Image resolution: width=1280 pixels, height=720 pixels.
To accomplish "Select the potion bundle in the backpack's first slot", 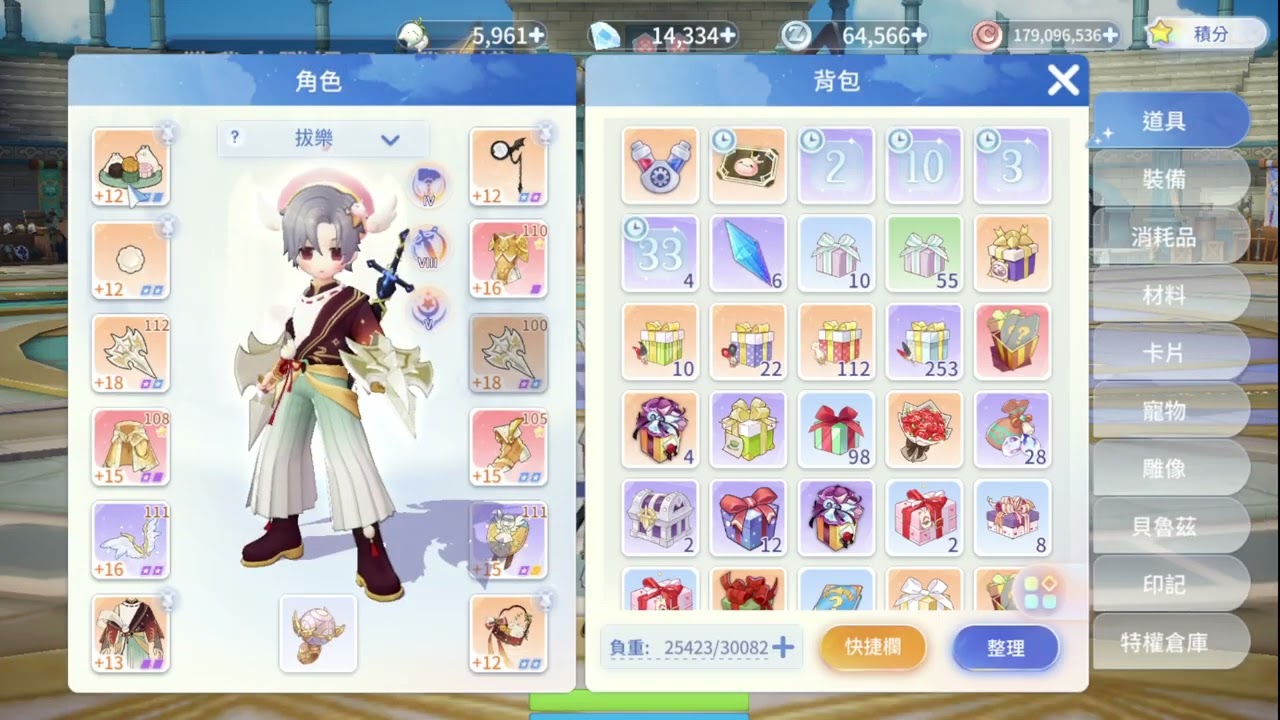I will (660, 165).
